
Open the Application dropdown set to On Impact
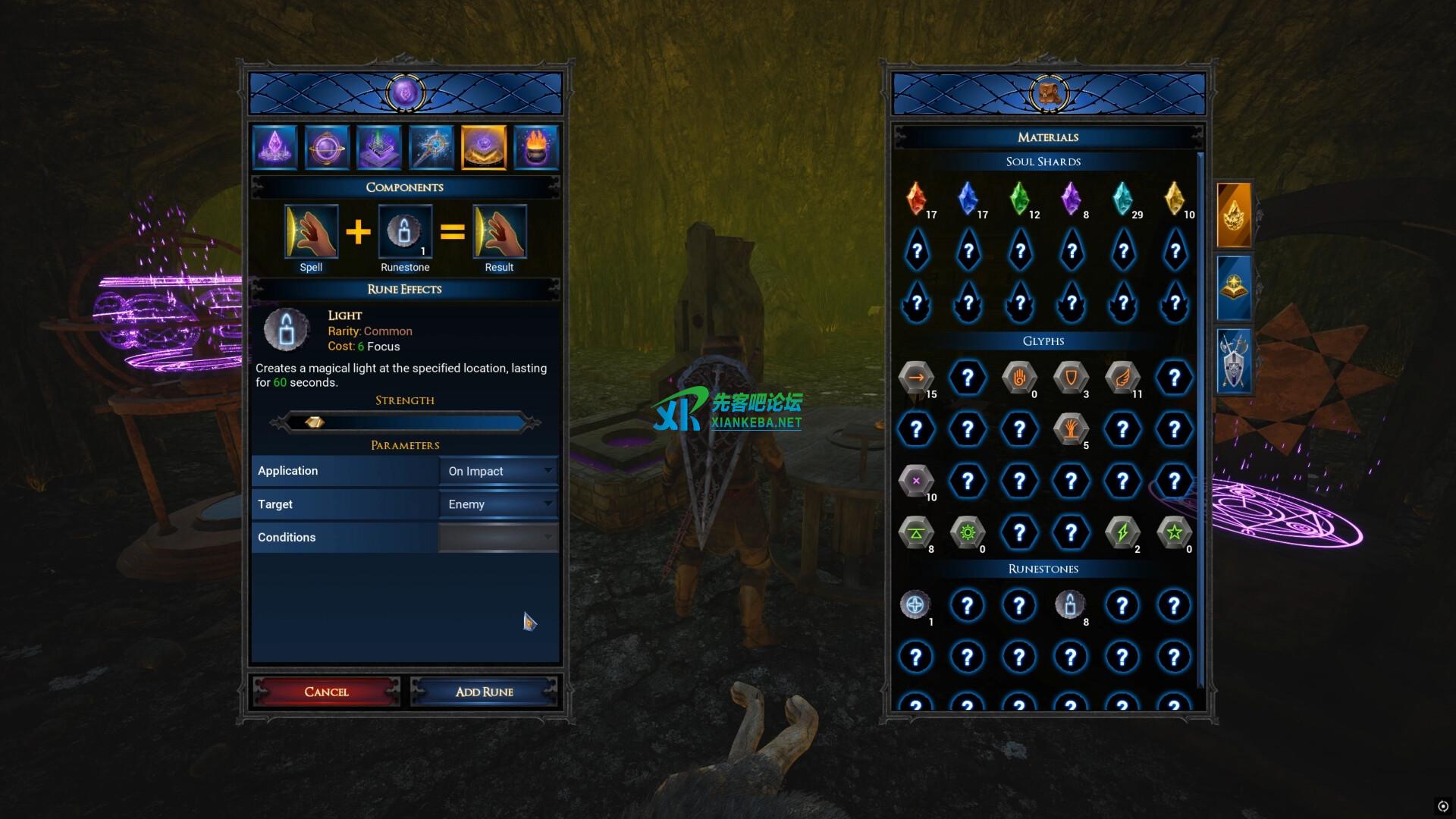tap(498, 471)
